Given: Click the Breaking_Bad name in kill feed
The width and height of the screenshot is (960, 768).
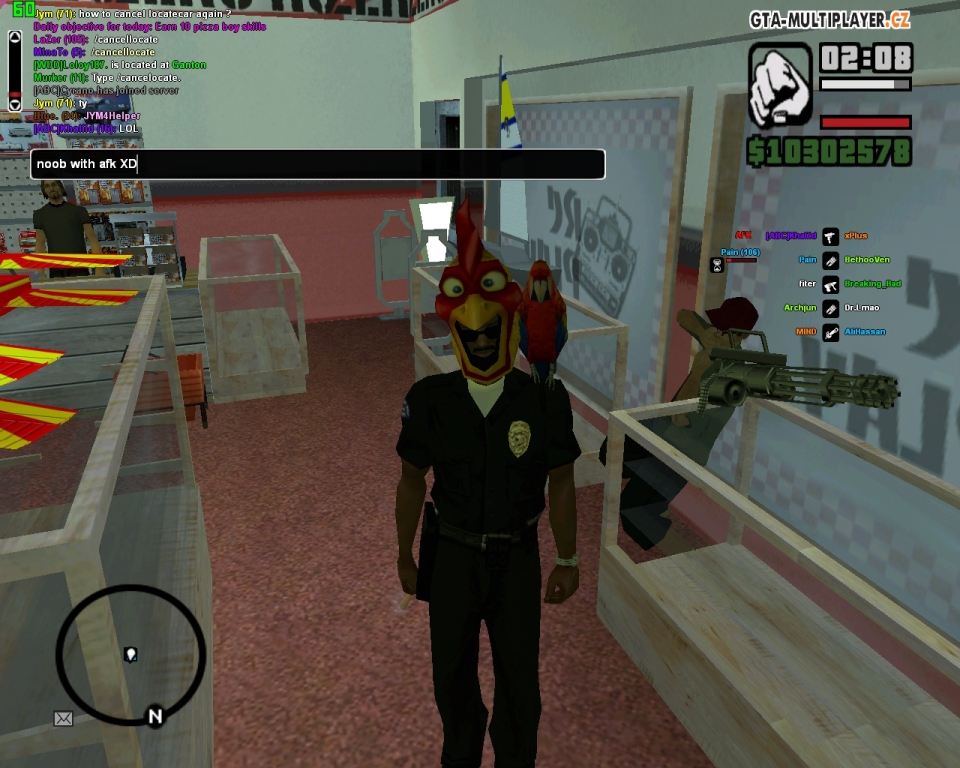Looking at the screenshot, I should (x=872, y=284).
